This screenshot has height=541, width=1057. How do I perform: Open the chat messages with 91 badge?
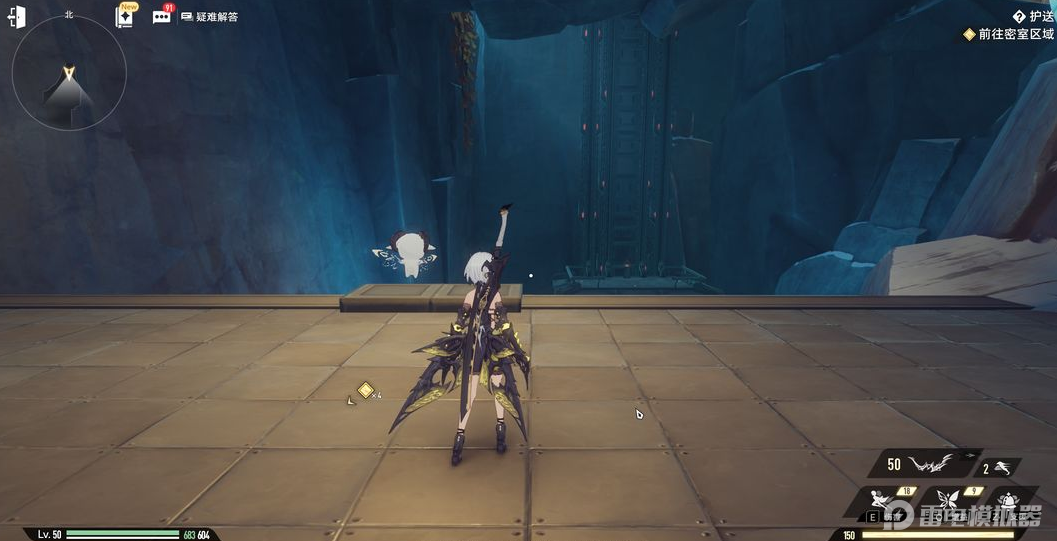click(162, 16)
